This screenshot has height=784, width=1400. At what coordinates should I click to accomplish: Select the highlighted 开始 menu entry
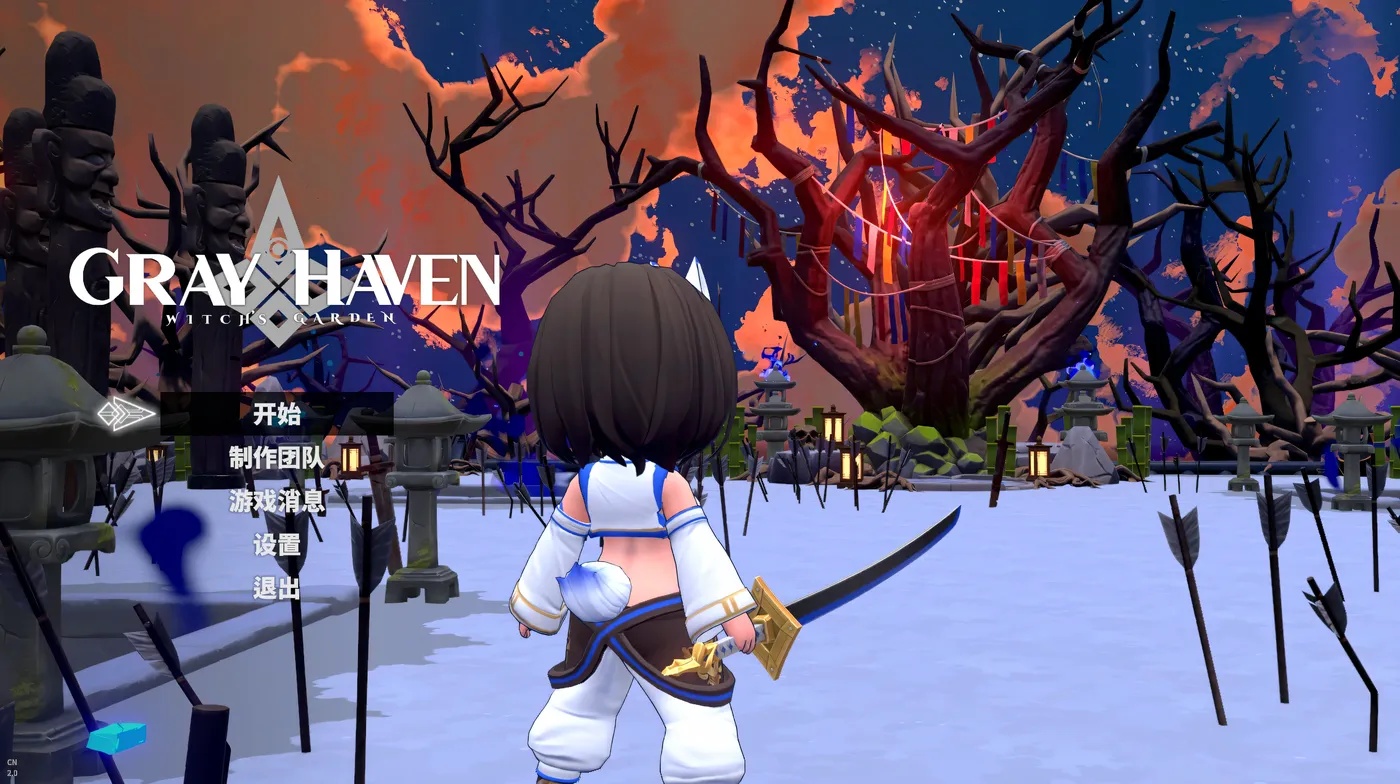(x=280, y=414)
